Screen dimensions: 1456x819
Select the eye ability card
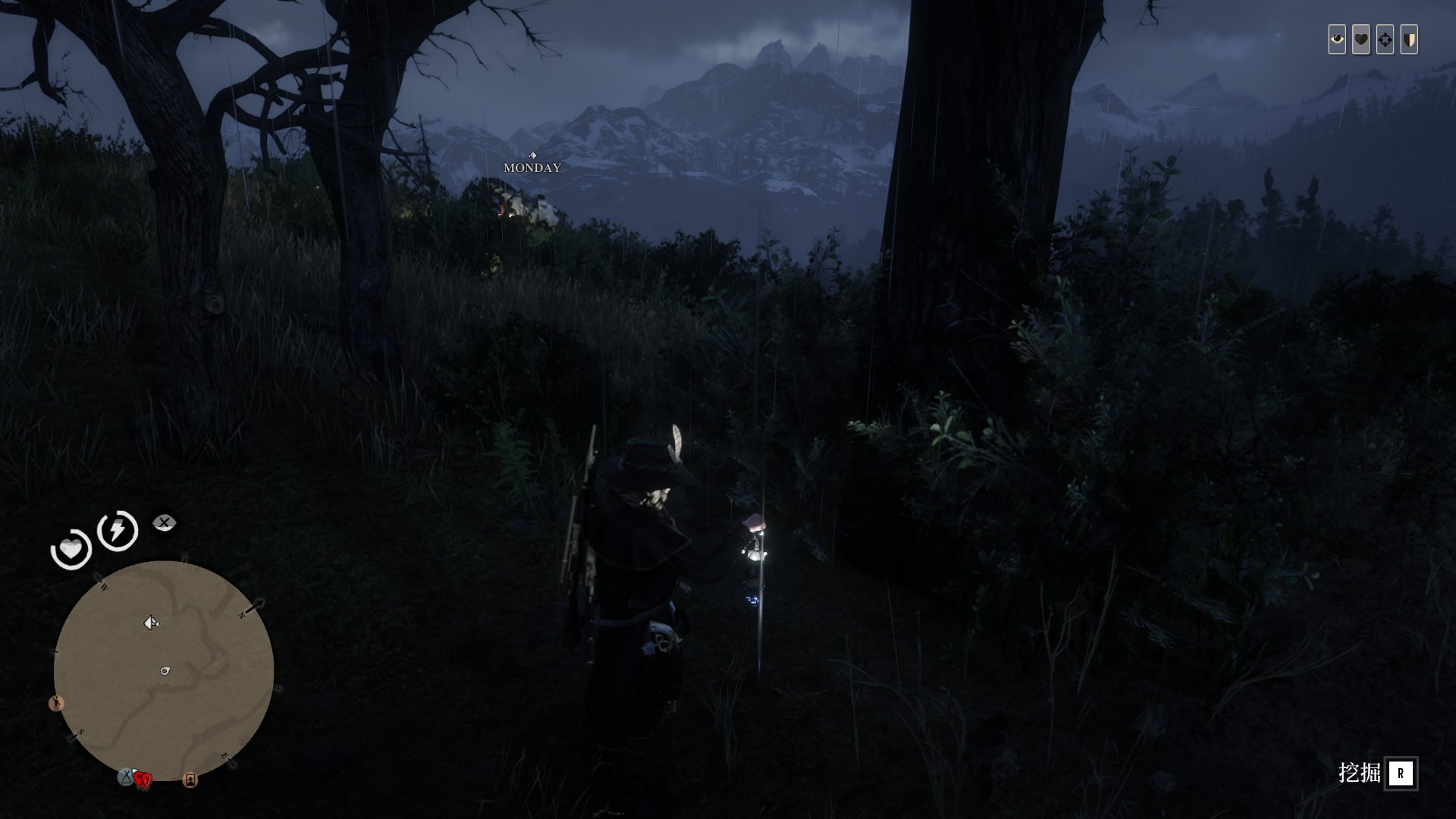pos(1337,39)
